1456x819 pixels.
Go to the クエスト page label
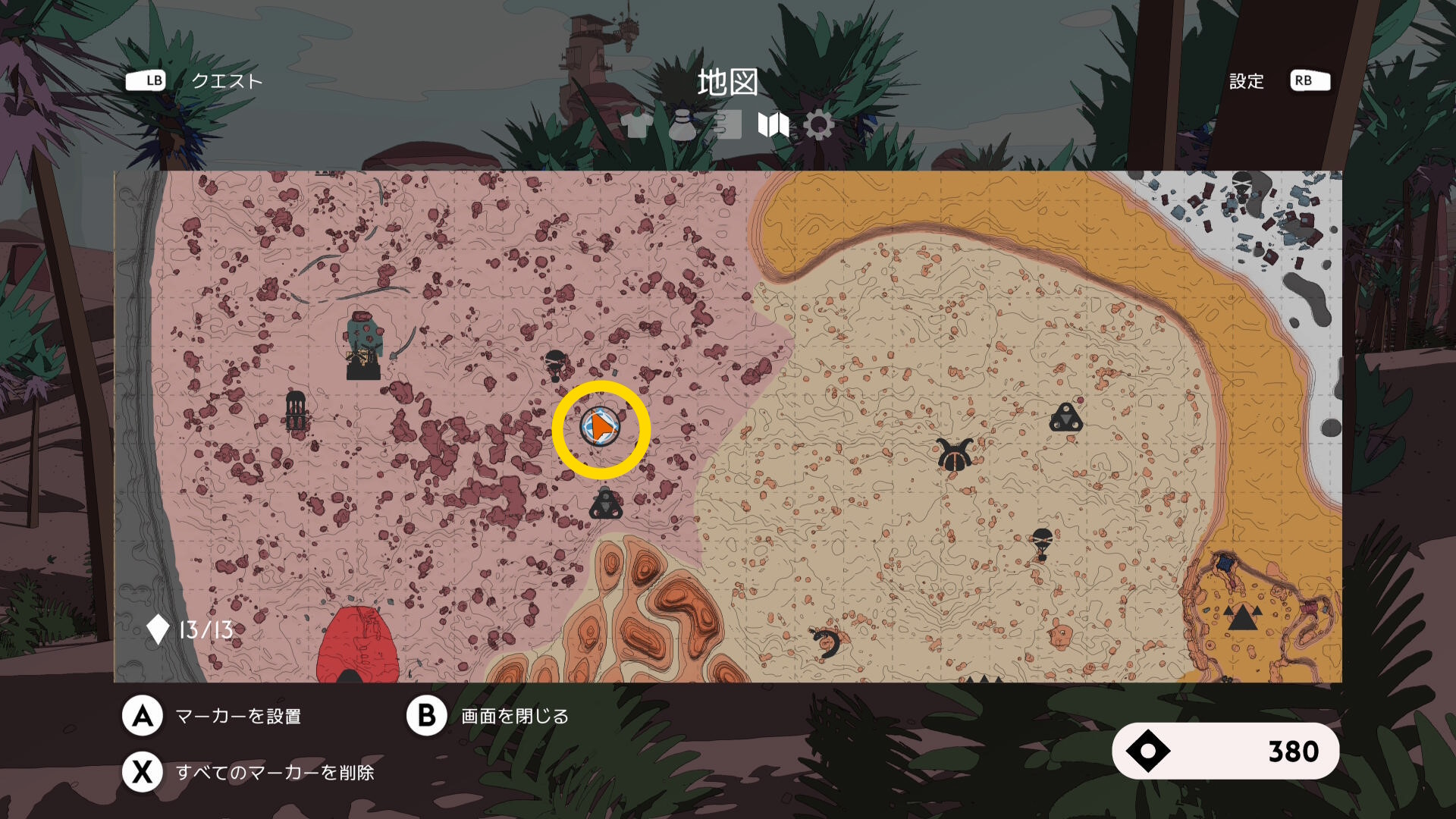click(226, 81)
